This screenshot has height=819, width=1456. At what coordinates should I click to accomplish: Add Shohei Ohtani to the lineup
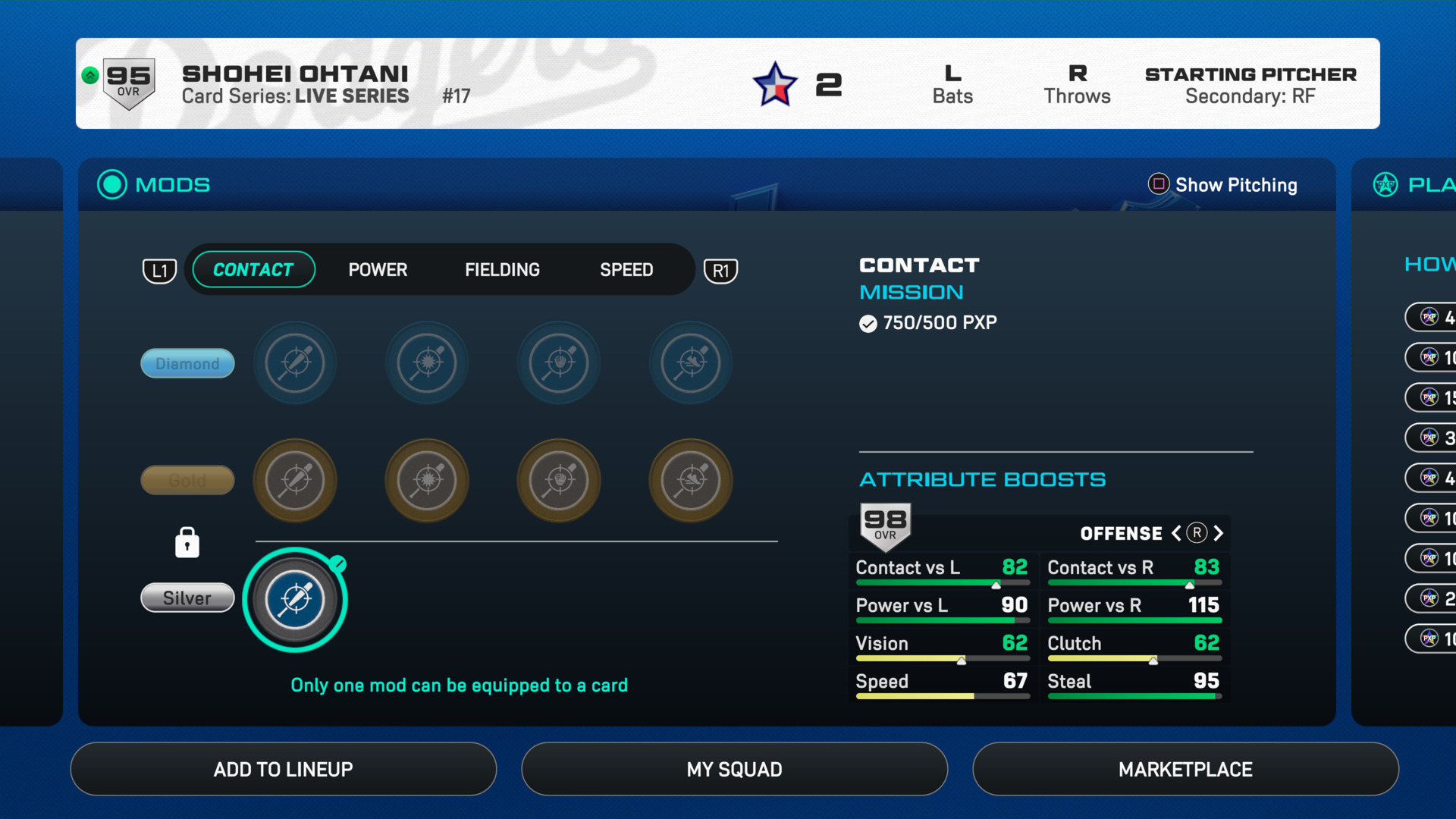(x=283, y=769)
